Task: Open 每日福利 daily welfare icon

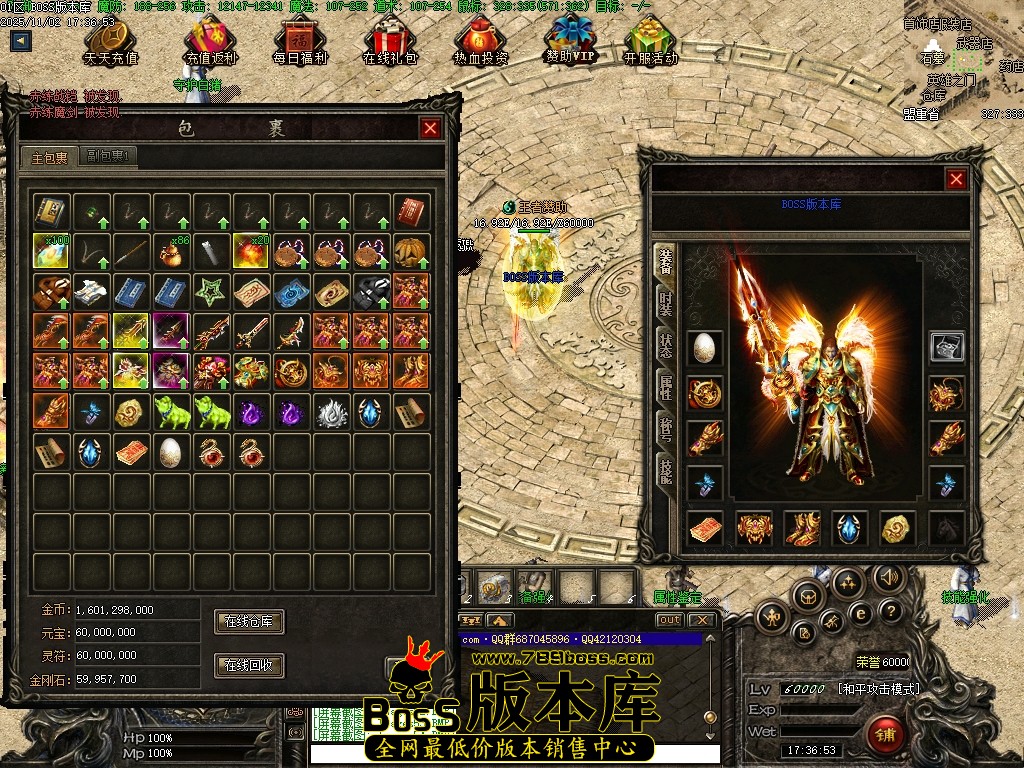Action: click(x=300, y=42)
